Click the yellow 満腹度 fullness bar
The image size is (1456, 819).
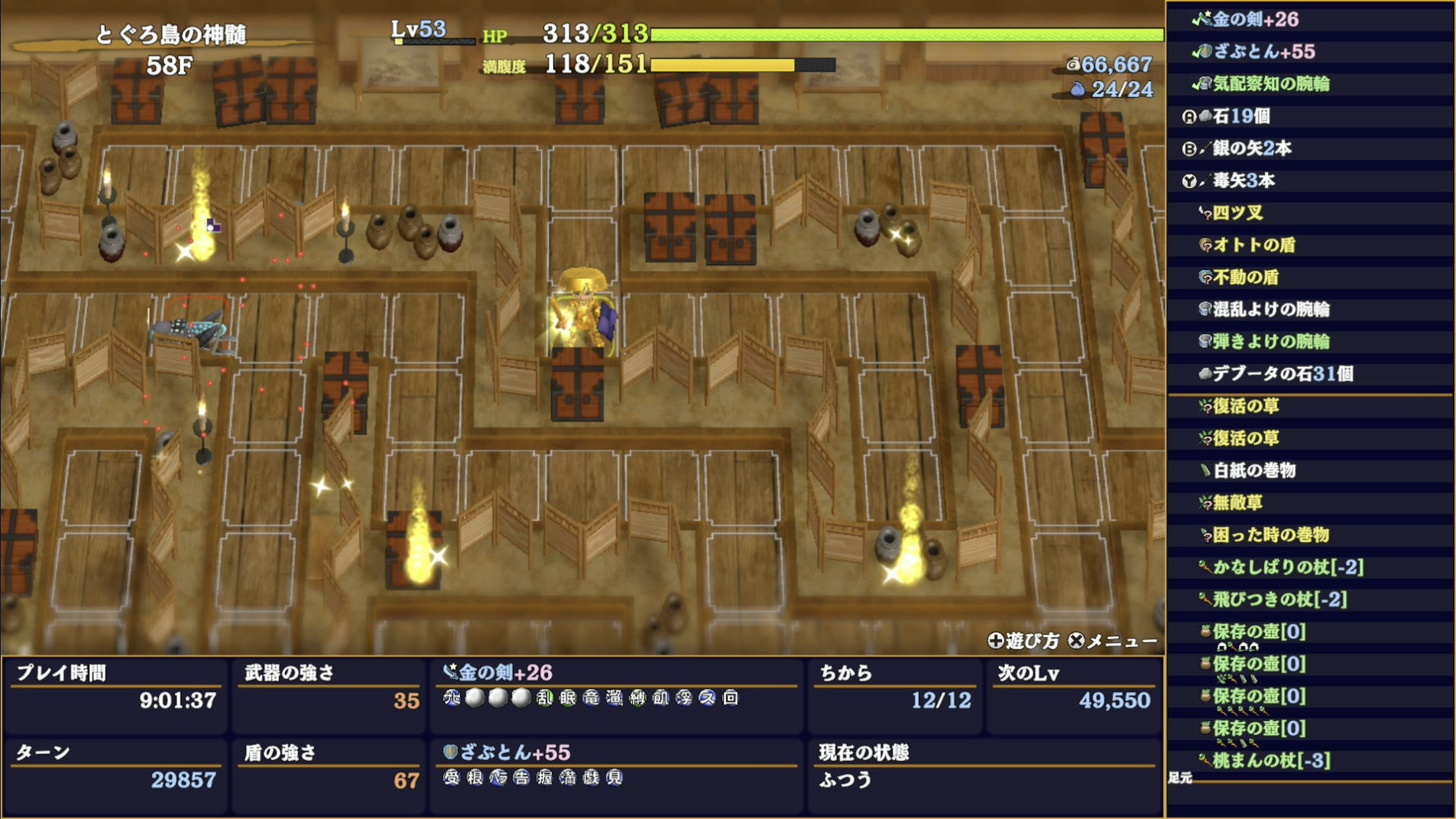click(722, 65)
